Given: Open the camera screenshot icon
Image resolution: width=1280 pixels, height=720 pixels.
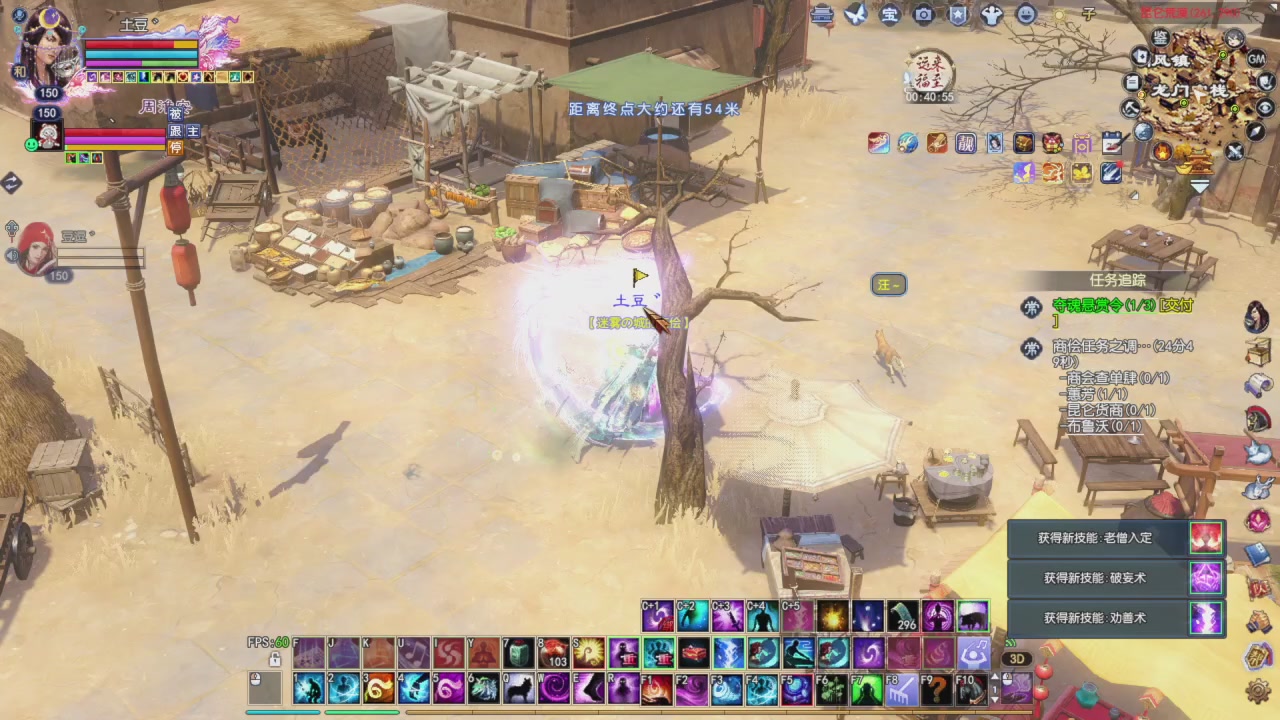Looking at the screenshot, I should point(923,14).
